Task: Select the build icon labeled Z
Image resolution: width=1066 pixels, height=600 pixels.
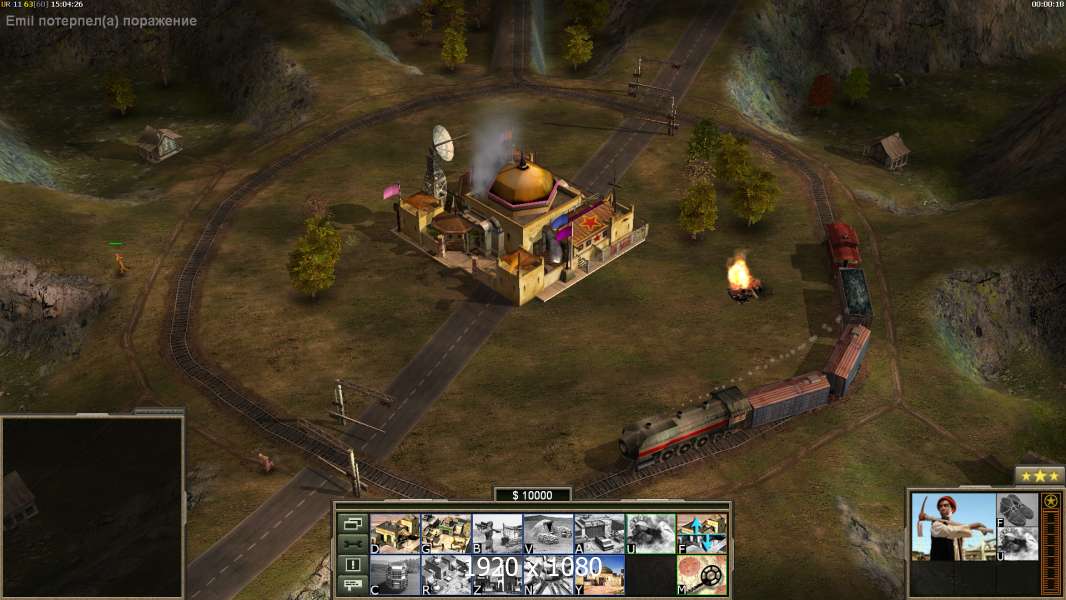Action: [x=497, y=575]
